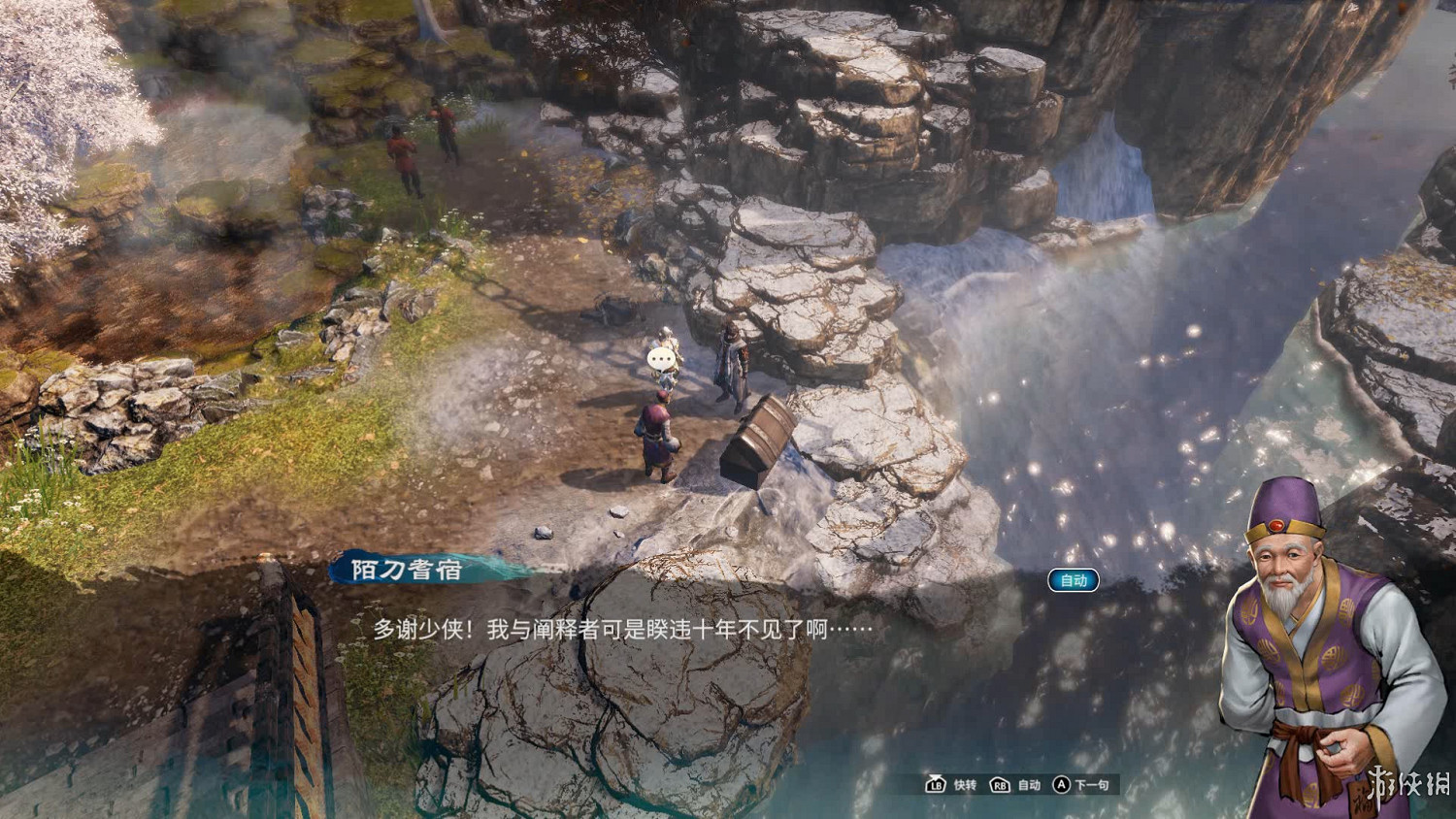The height and width of the screenshot is (819, 1456).
Task: Expand the 陌刀耆宿 speaker name banner
Action: tap(408, 571)
